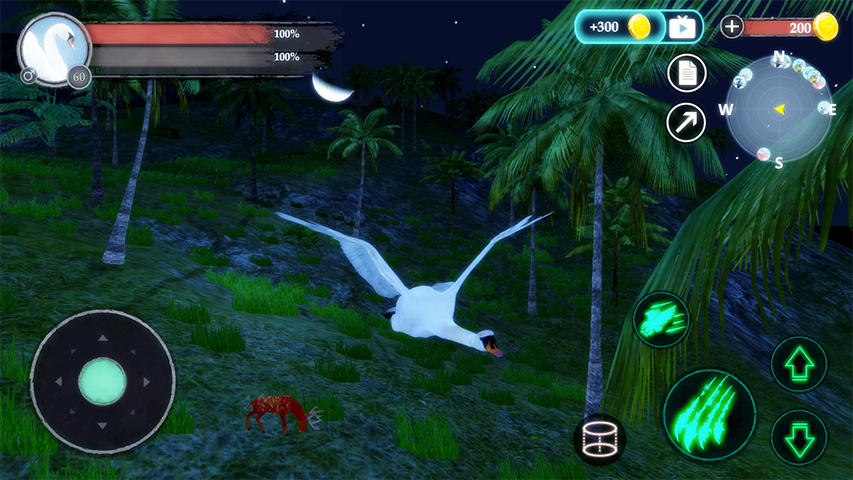Watch video ad for +300 coins
This screenshot has height=480, width=853.
[682, 27]
